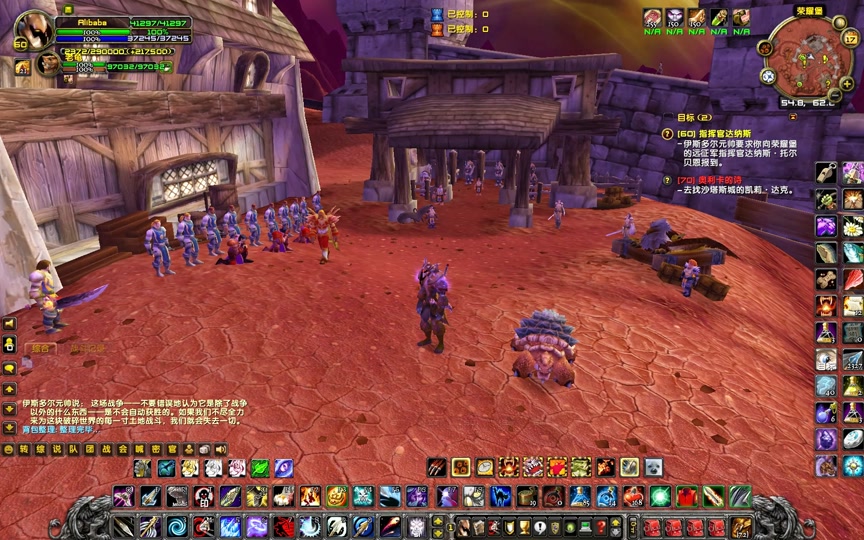Click the pet portrait below the player frame
Image resolution: width=864 pixels, height=540 pixels.
pos(47,63)
